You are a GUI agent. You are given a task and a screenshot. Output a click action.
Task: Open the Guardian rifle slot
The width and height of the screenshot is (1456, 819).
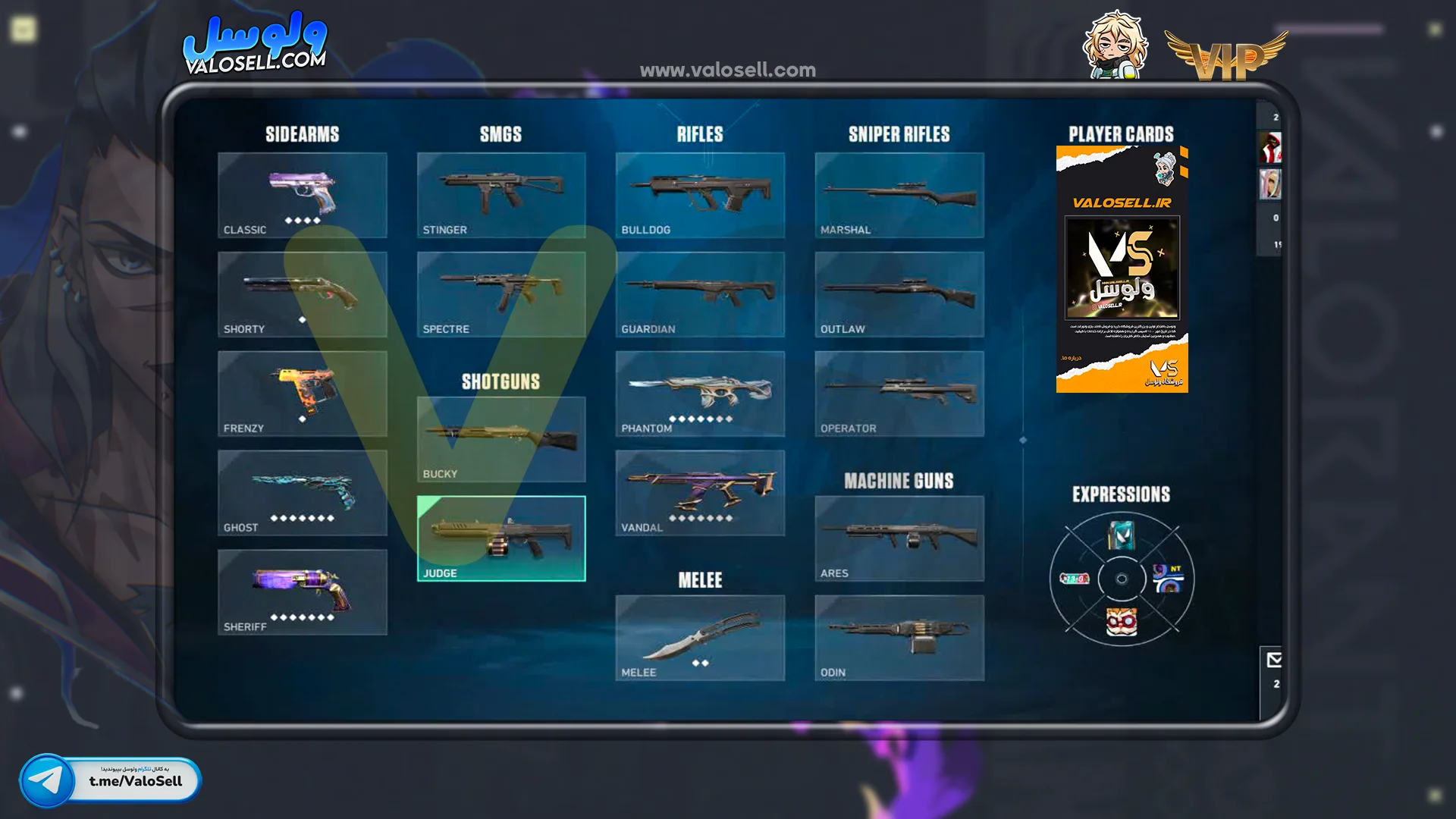[700, 294]
